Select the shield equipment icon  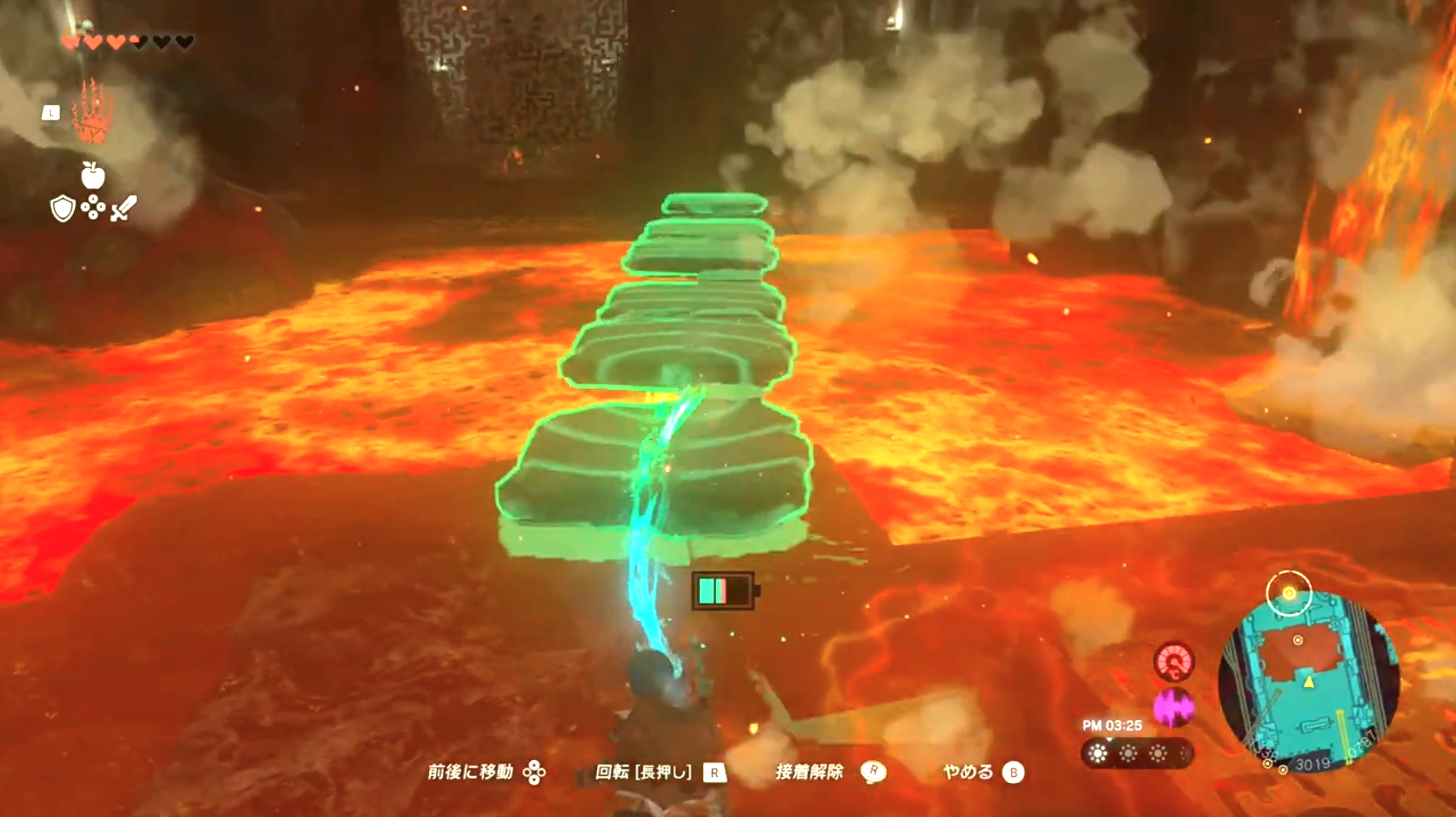(x=62, y=209)
